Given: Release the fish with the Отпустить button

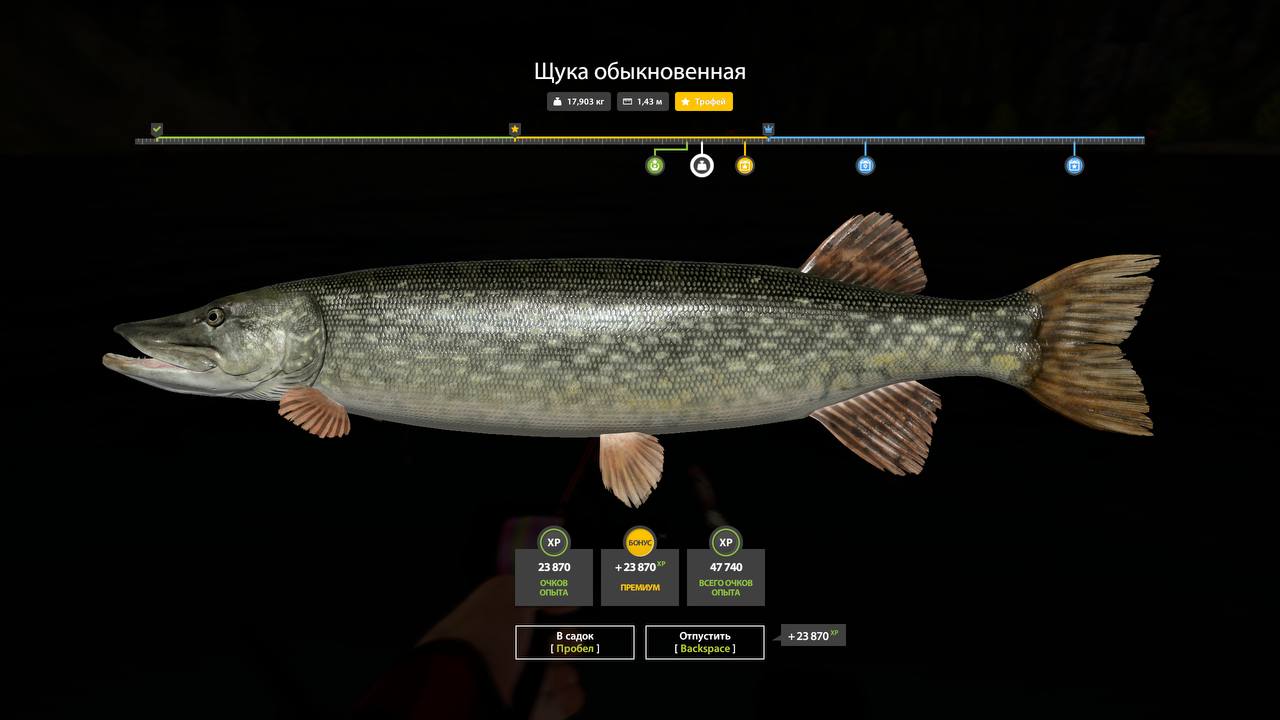Looking at the screenshot, I should (x=705, y=642).
